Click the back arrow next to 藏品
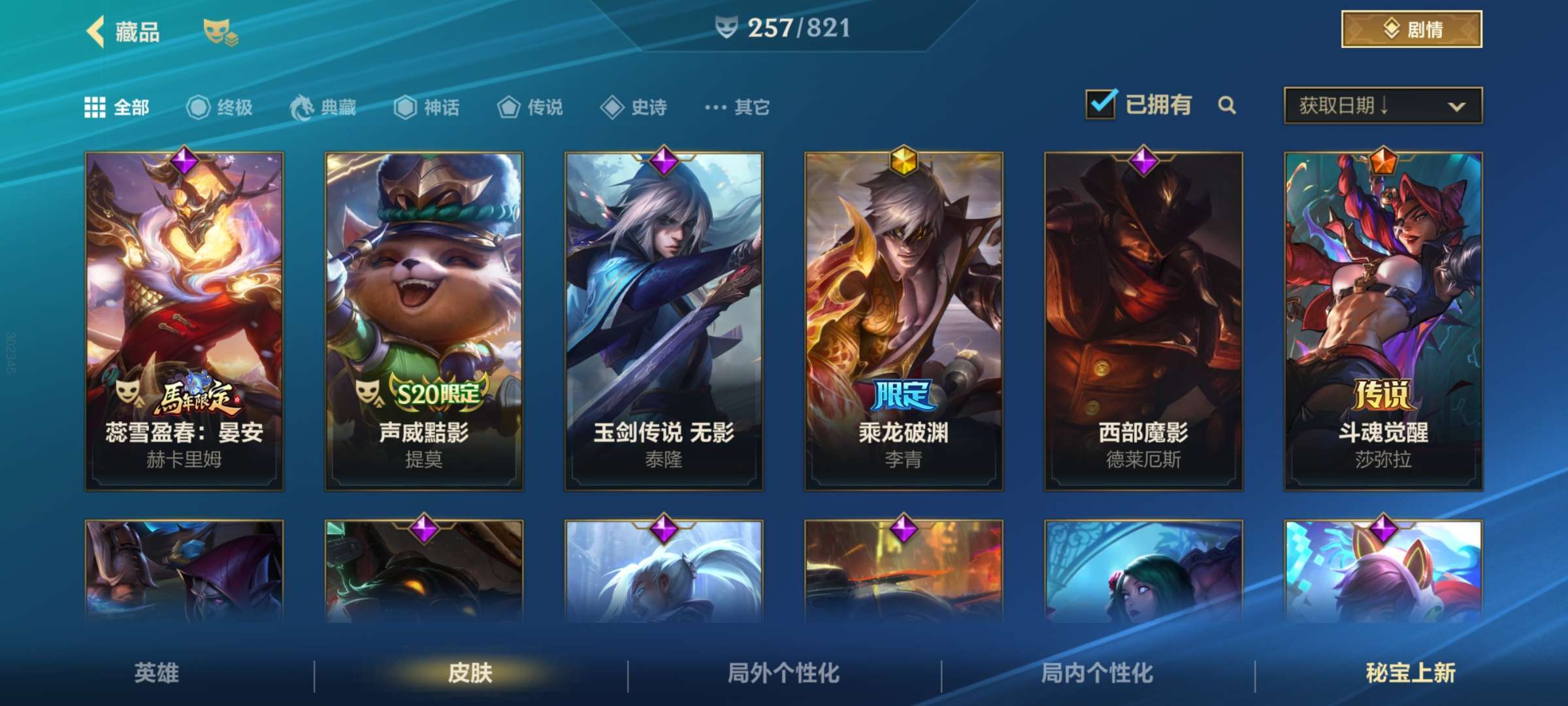Screen dimensions: 1568x706 point(95,31)
